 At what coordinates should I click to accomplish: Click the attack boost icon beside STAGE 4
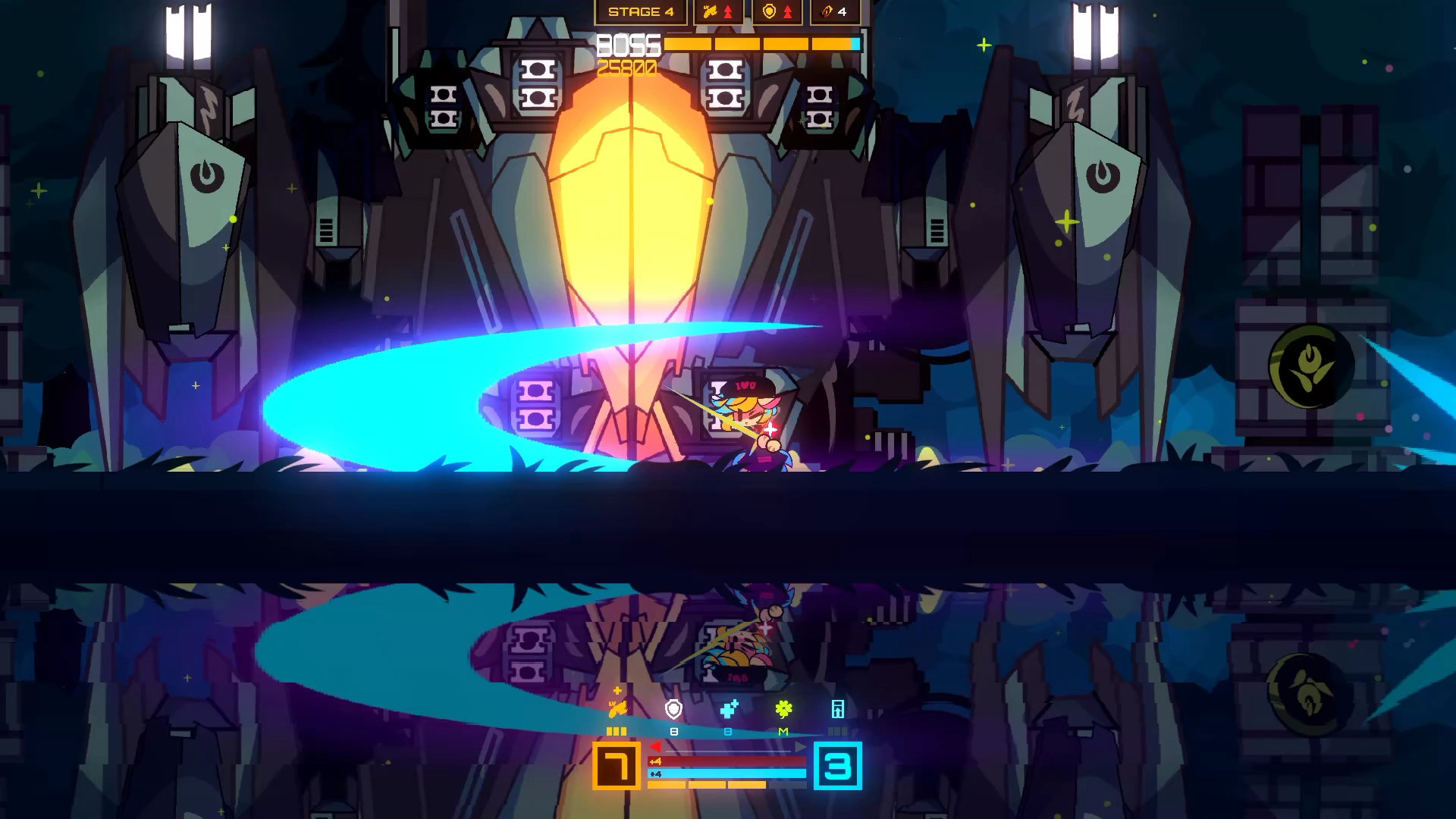(711, 11)
